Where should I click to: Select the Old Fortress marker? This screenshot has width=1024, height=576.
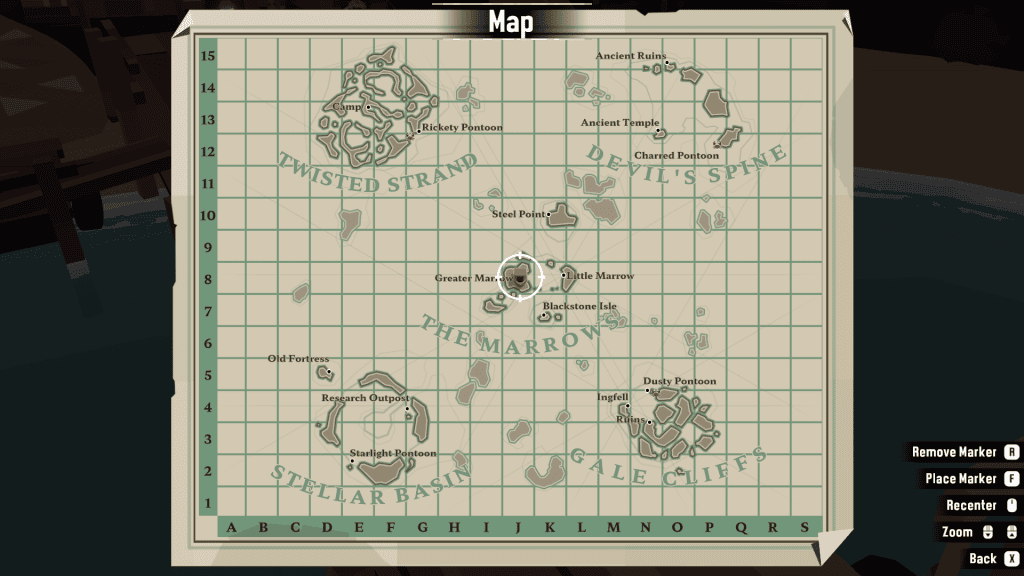pos(329,372)
